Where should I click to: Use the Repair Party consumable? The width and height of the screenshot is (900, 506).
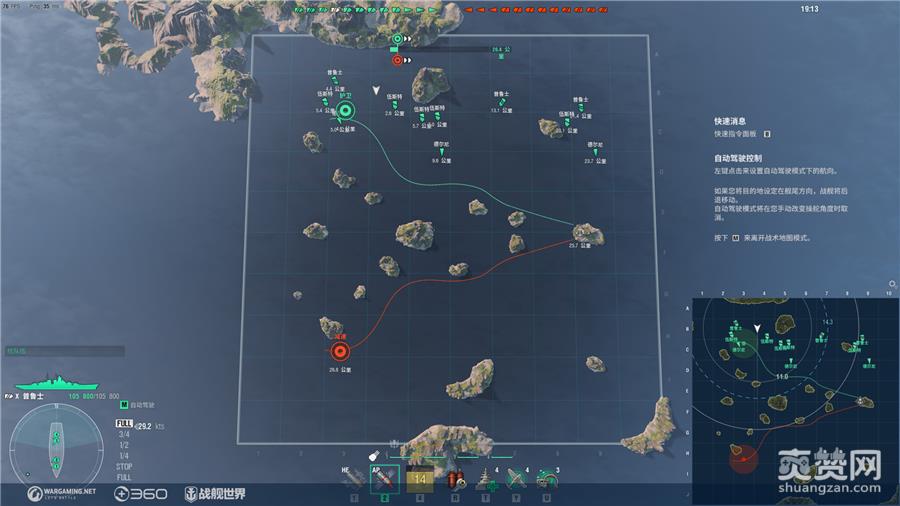pyautogui.click(x=488, y=480)
